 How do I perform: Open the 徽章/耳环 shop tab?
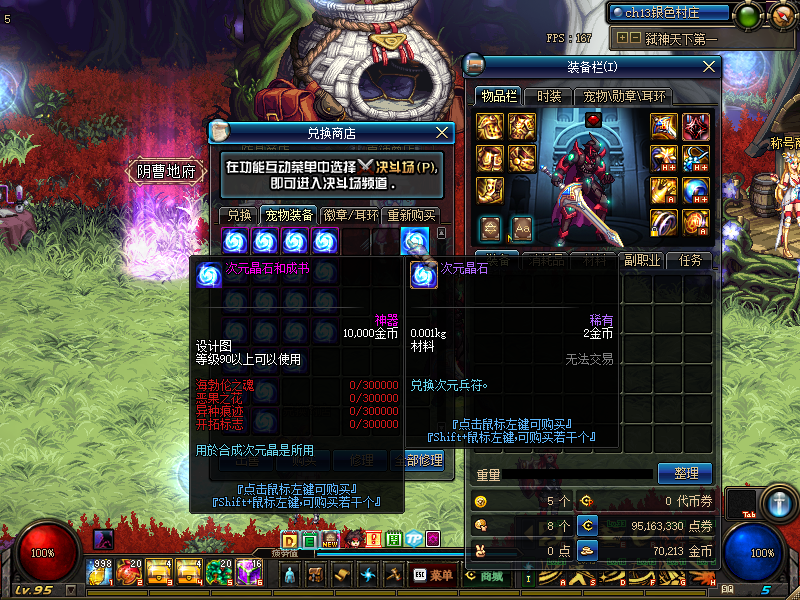click(350, 215)
